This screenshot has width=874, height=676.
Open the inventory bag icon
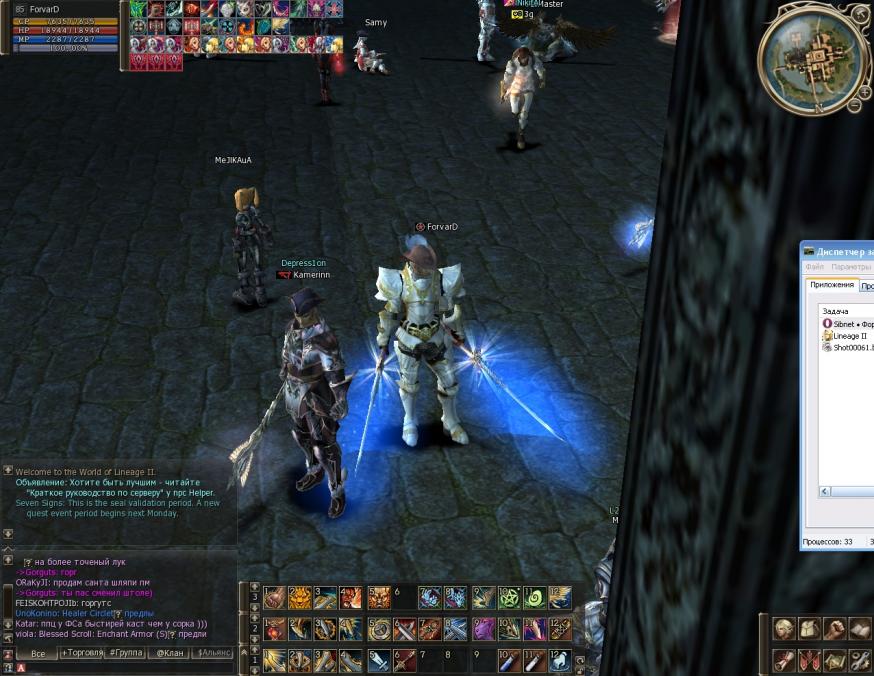(810, 629)
